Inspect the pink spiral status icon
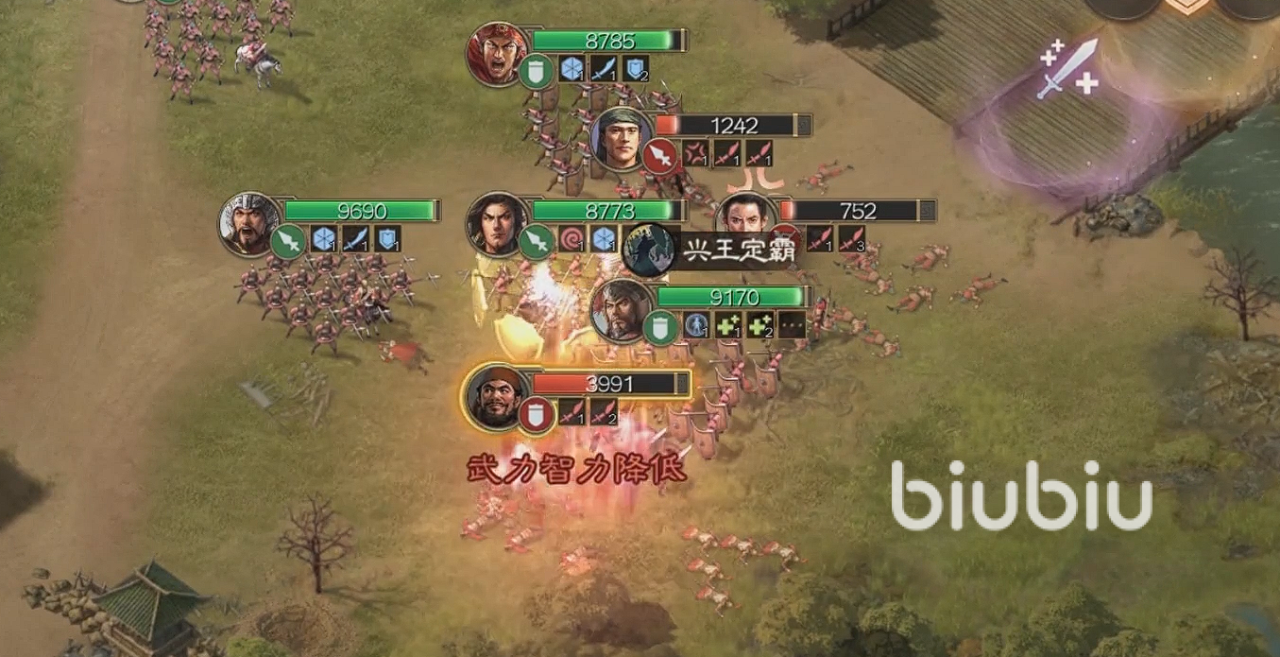The image size is (1280, 657). (x=572, y=239)
